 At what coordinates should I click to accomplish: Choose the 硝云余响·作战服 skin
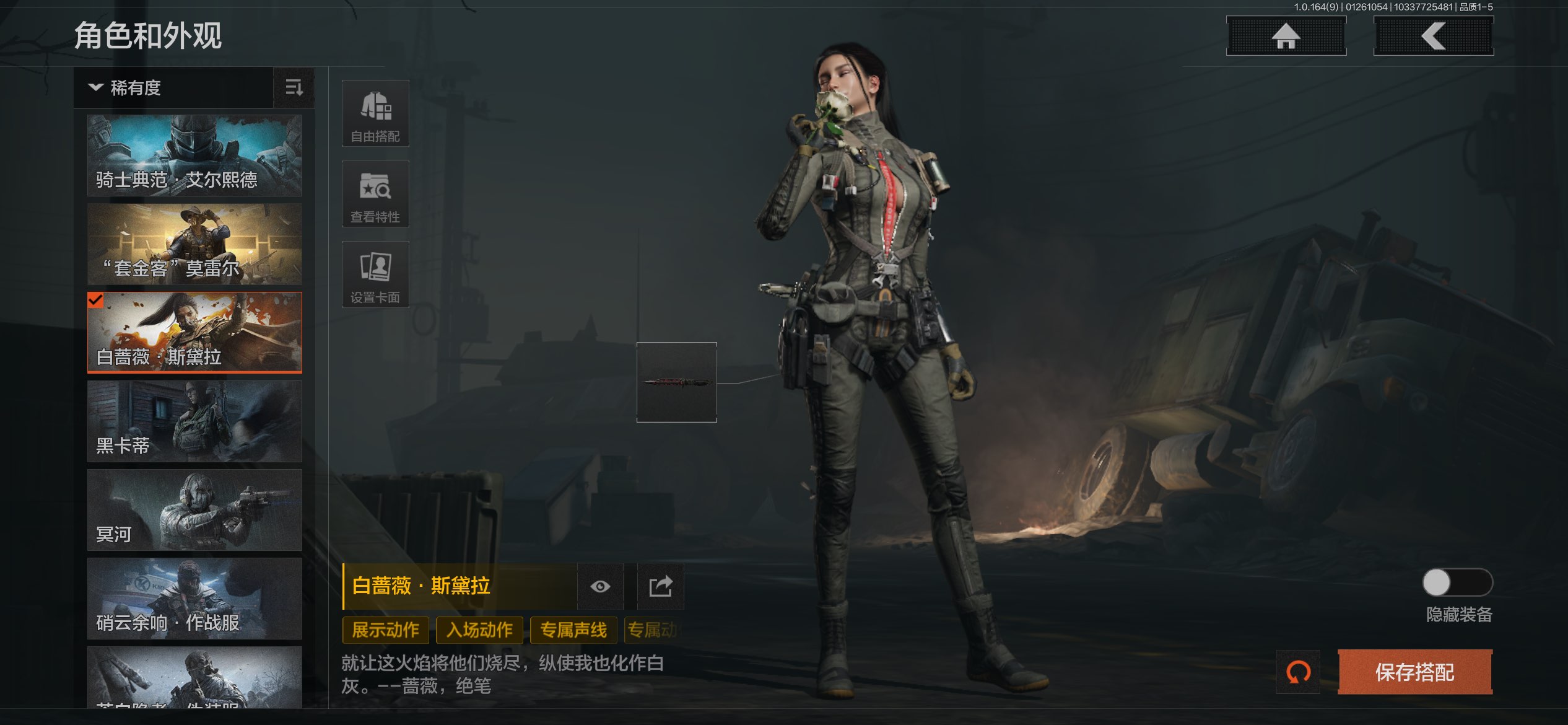pyautogui.click(x=194, y=599)
